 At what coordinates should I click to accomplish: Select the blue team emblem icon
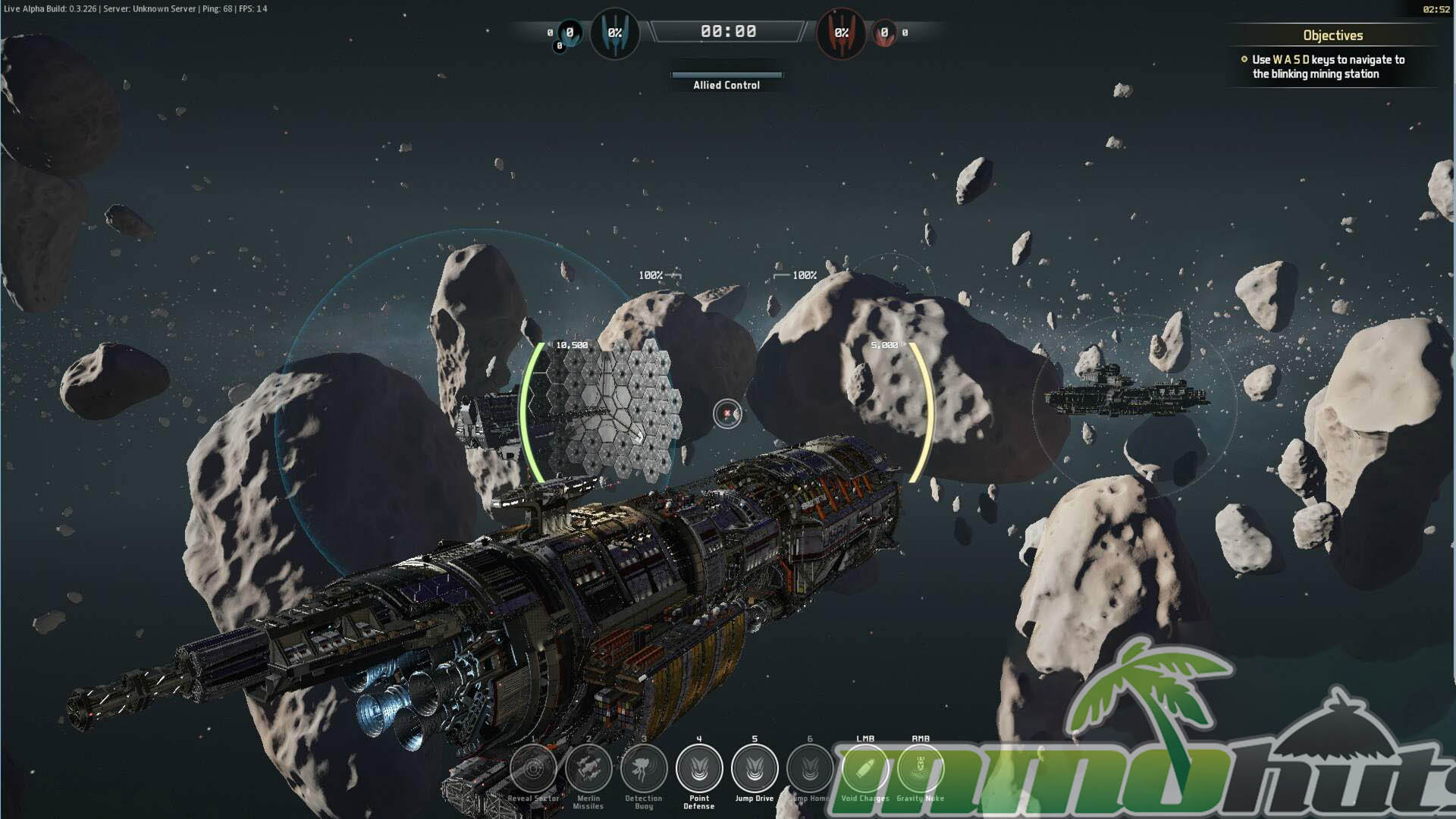coord(614,33)
